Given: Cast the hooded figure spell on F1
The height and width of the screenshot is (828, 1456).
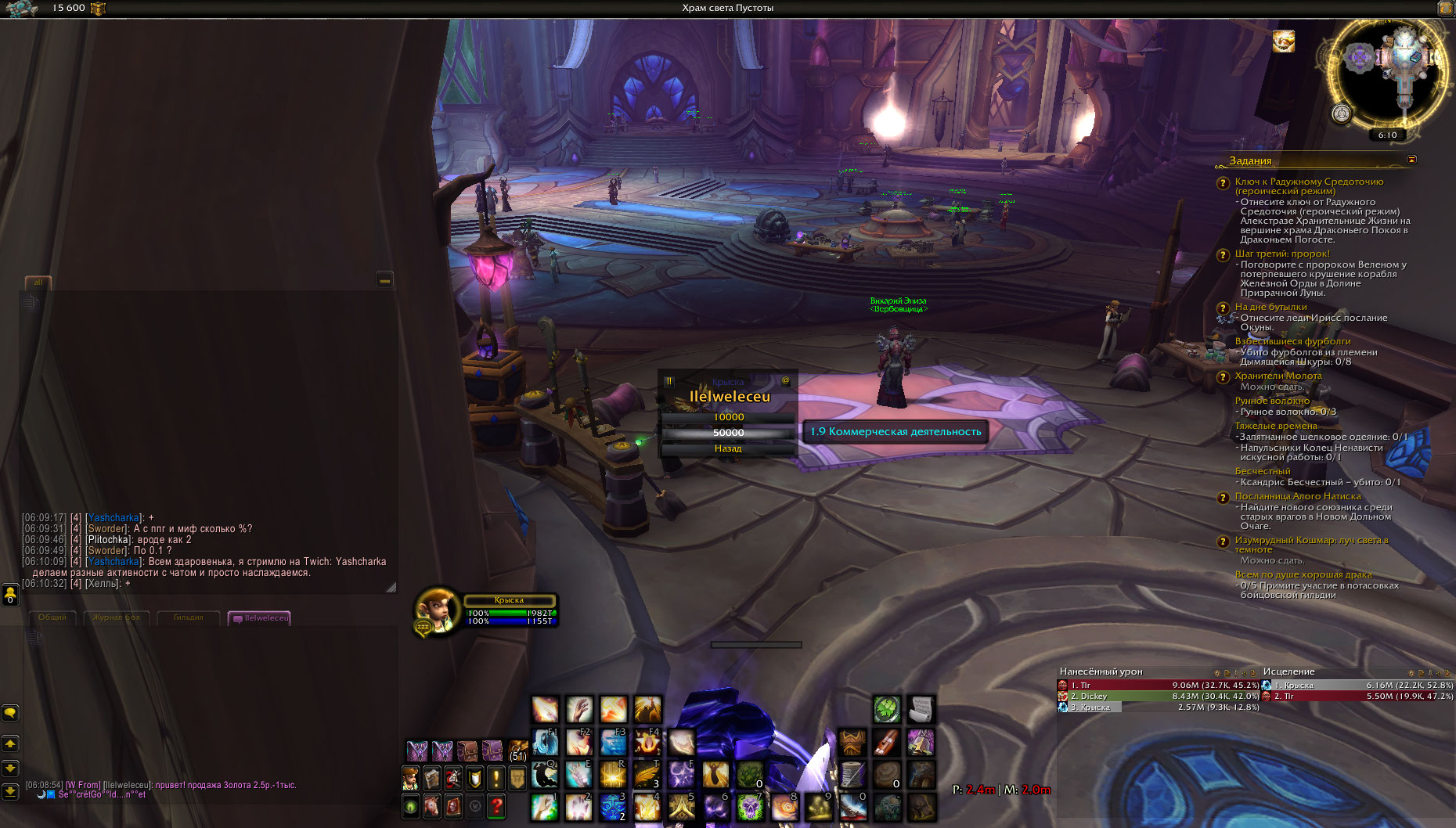Looking at the screenshot, I should 545,741.
